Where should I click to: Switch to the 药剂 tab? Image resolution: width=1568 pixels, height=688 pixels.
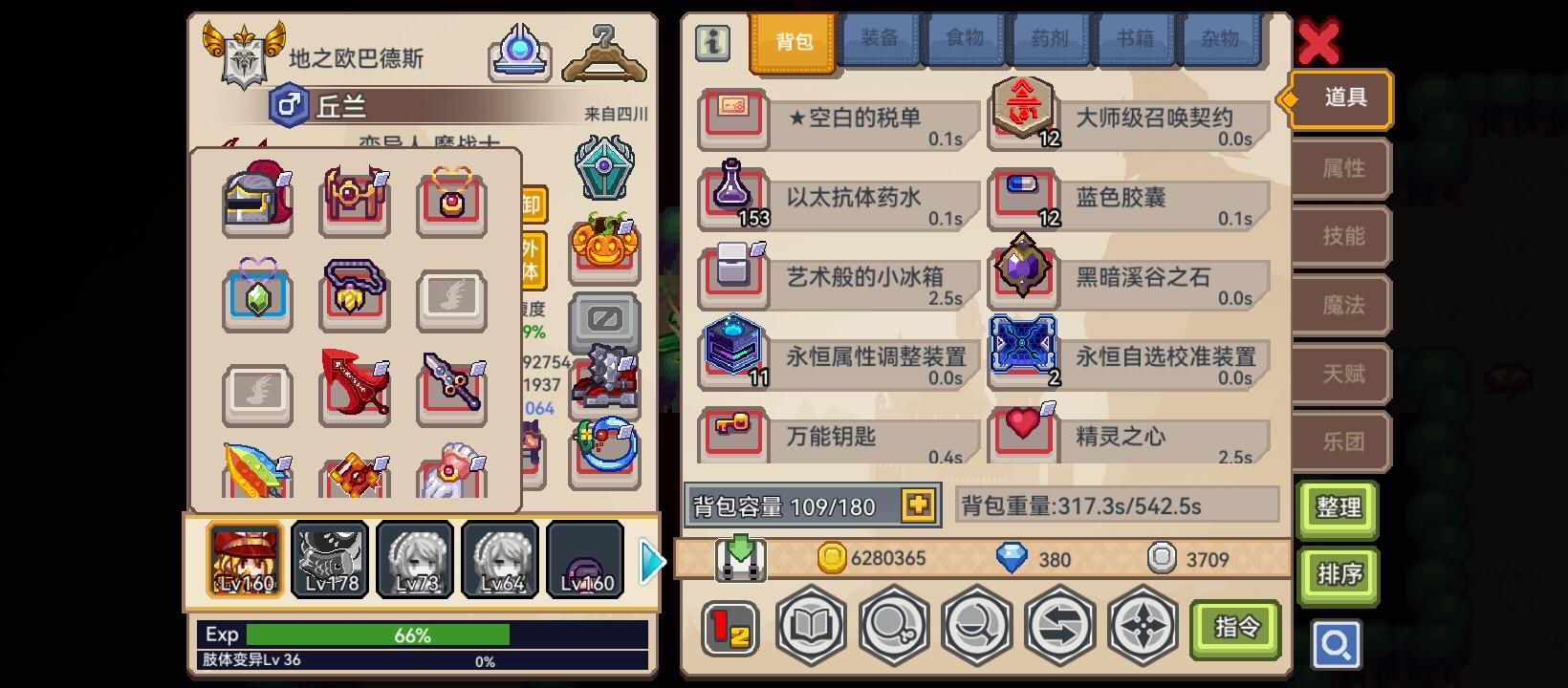coord(1050,40)
